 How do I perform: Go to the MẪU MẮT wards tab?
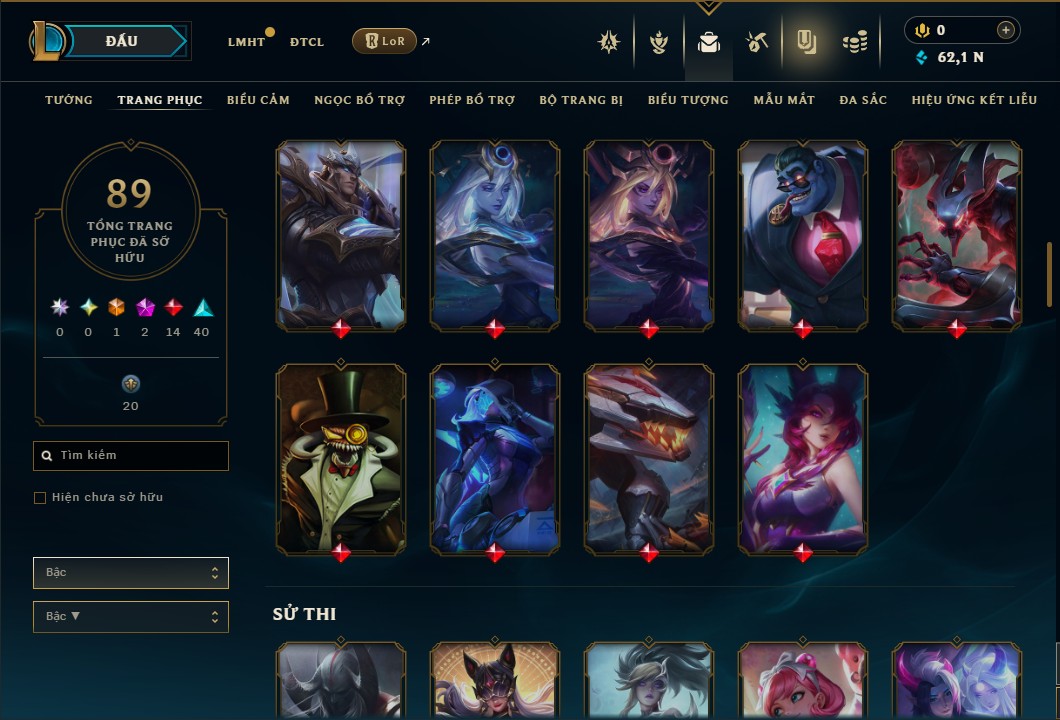point(784,100)
